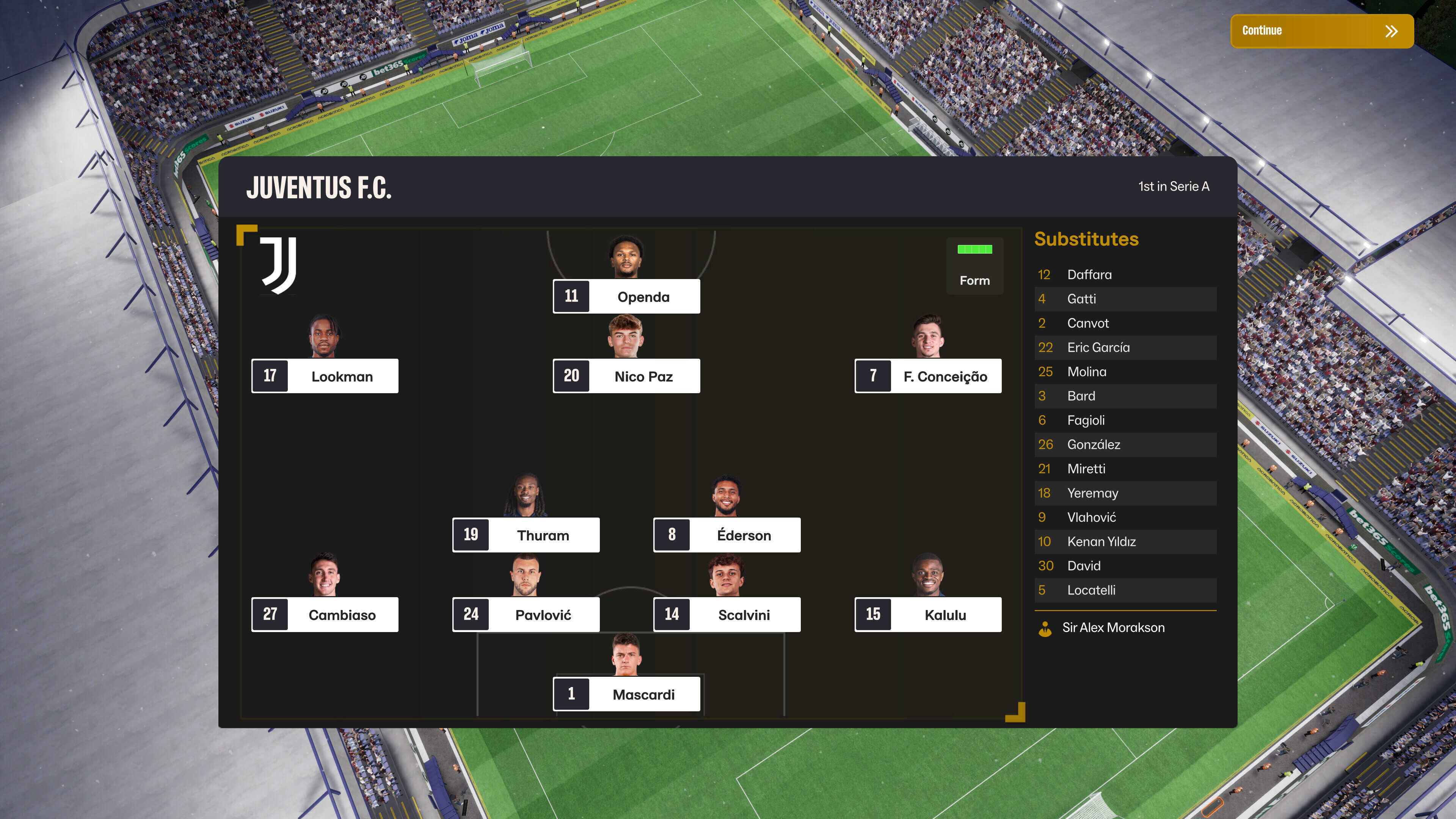Select striker Openda's name card

(x=626, y=296)
